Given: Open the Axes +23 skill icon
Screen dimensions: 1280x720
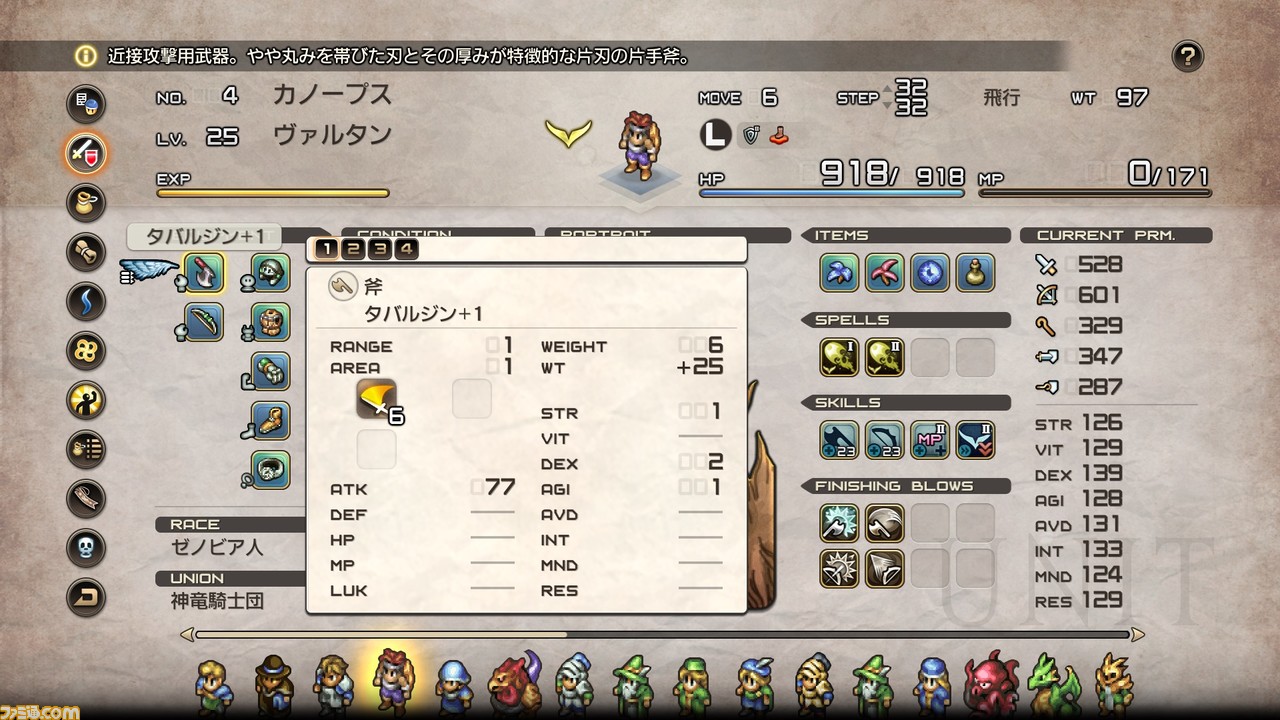Looking at the screenshot, I should [839, 439].
